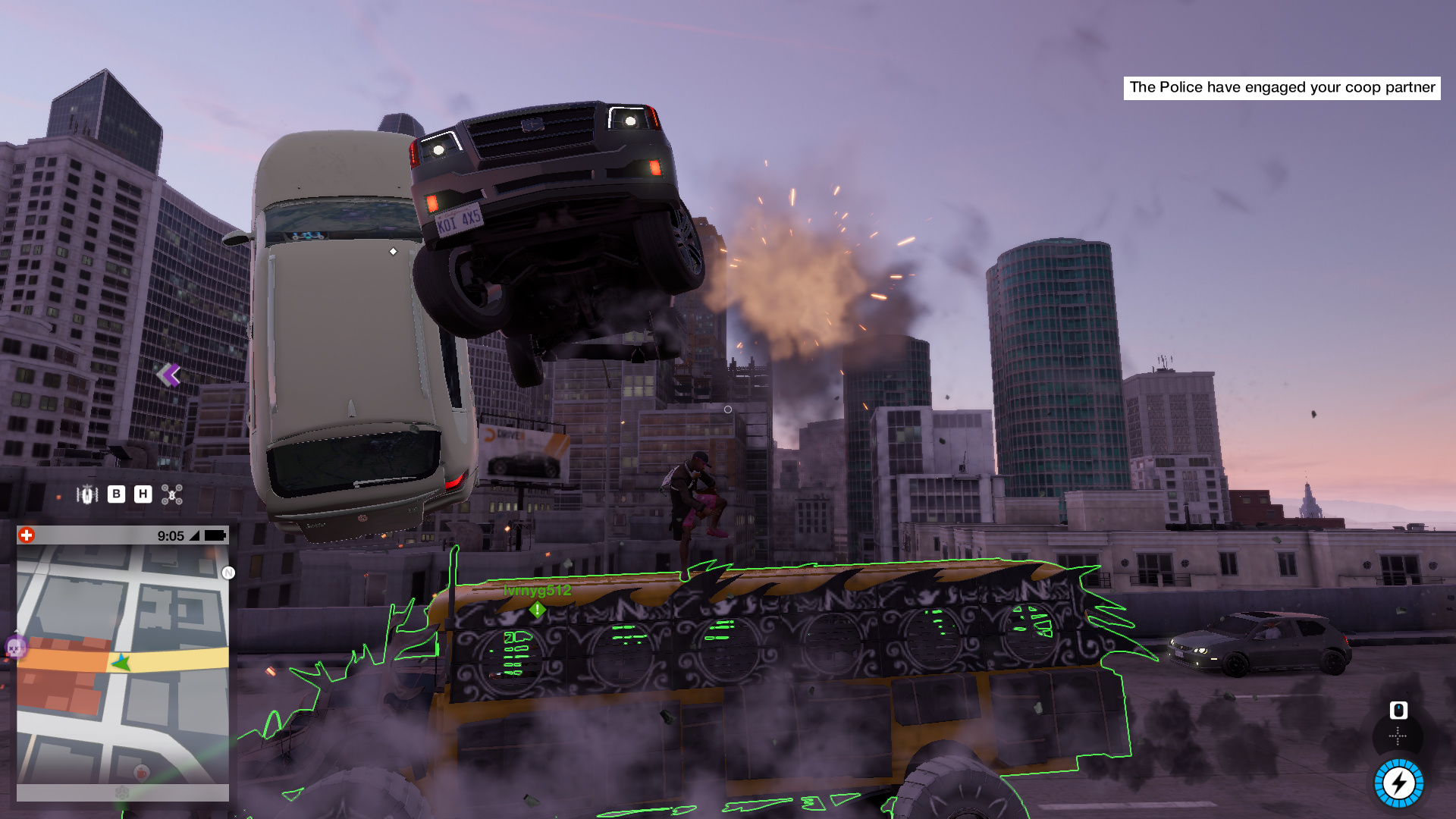Click the purple chevron waypoint marker

(x=168, y=374)
